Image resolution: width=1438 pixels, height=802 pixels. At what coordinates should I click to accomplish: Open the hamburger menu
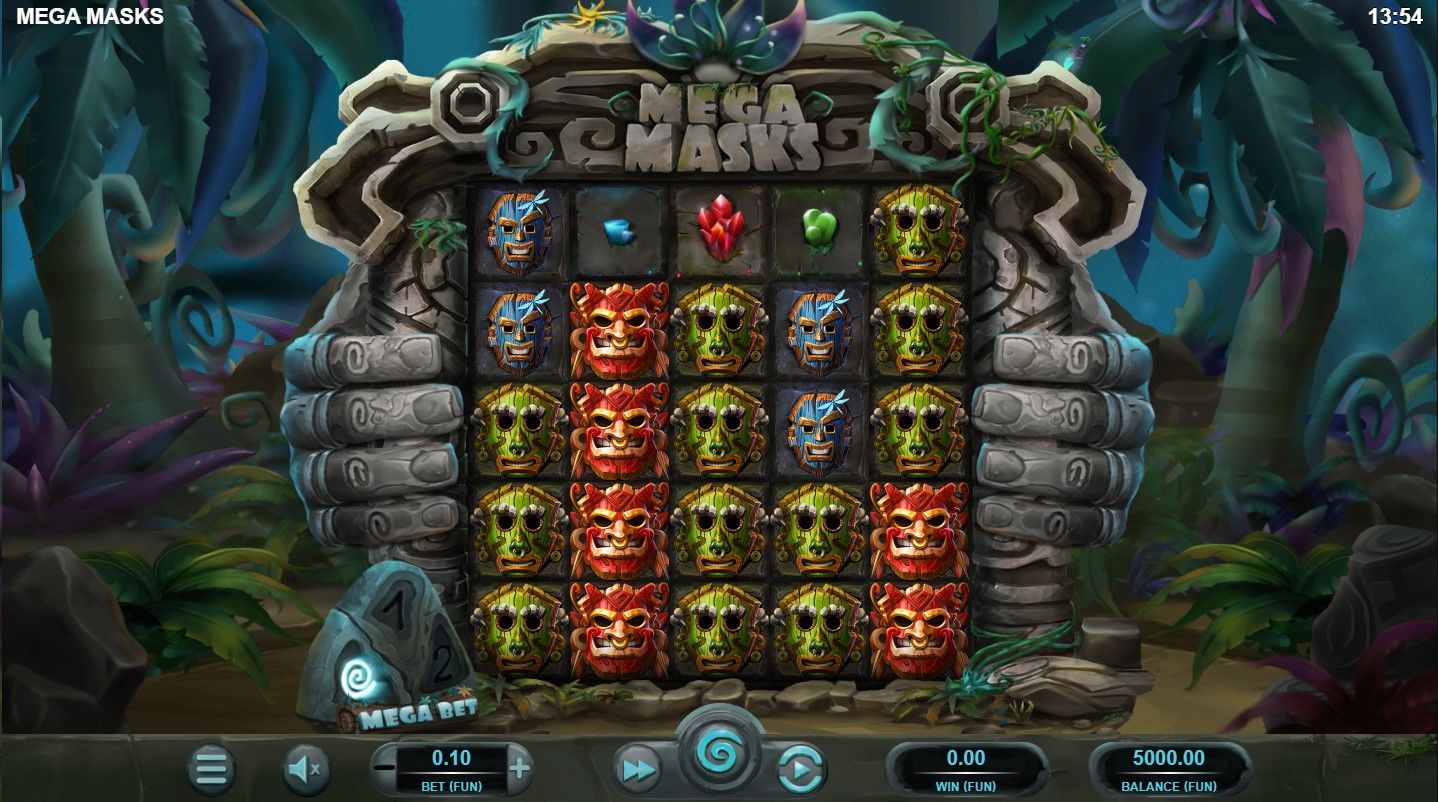(x=211, y=768)
